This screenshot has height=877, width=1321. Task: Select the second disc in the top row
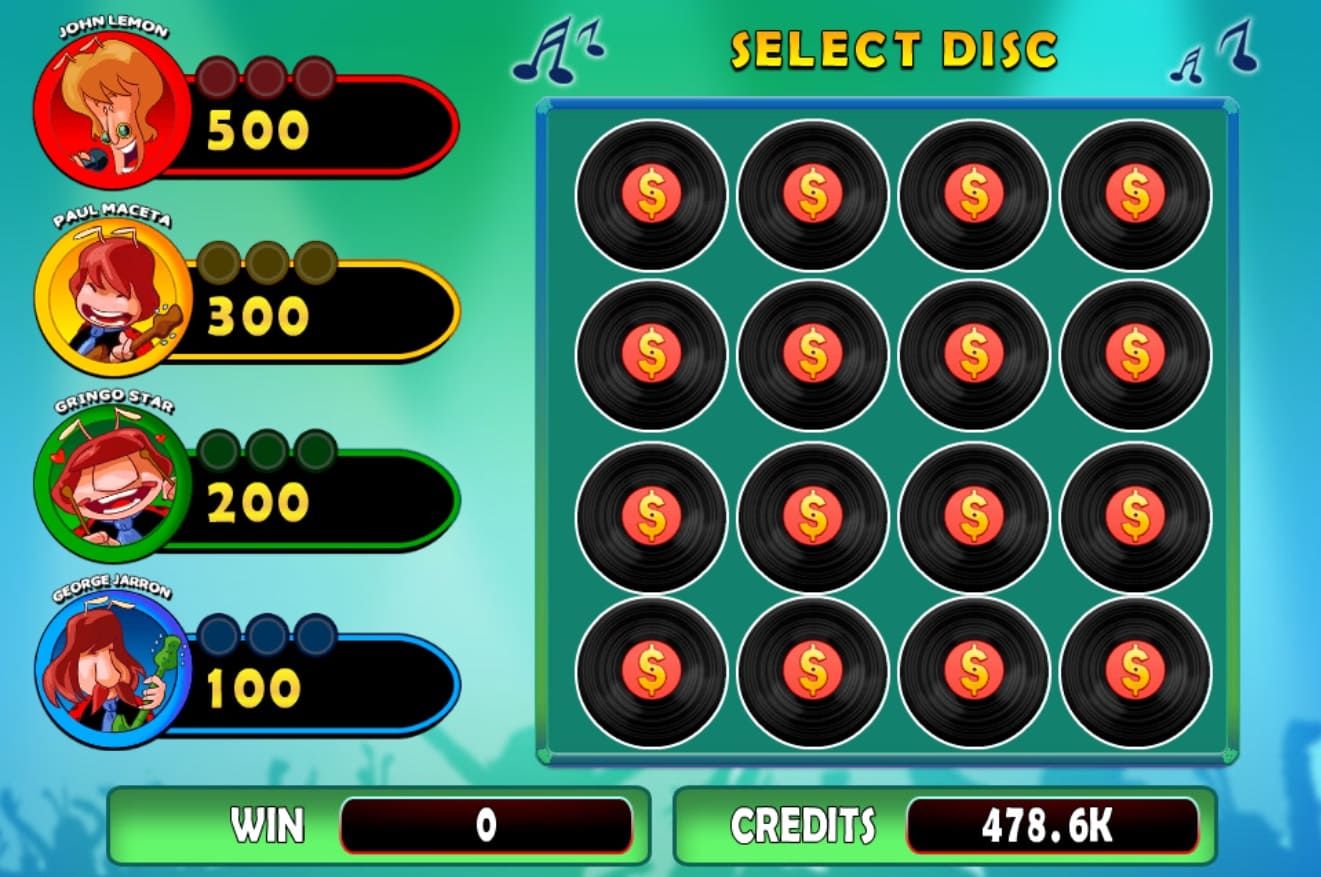point(815,194)
